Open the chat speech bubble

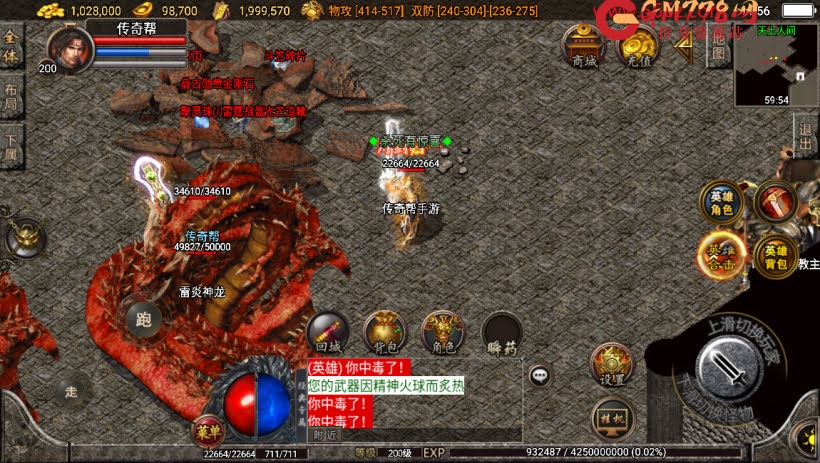(x=540, y=376)
